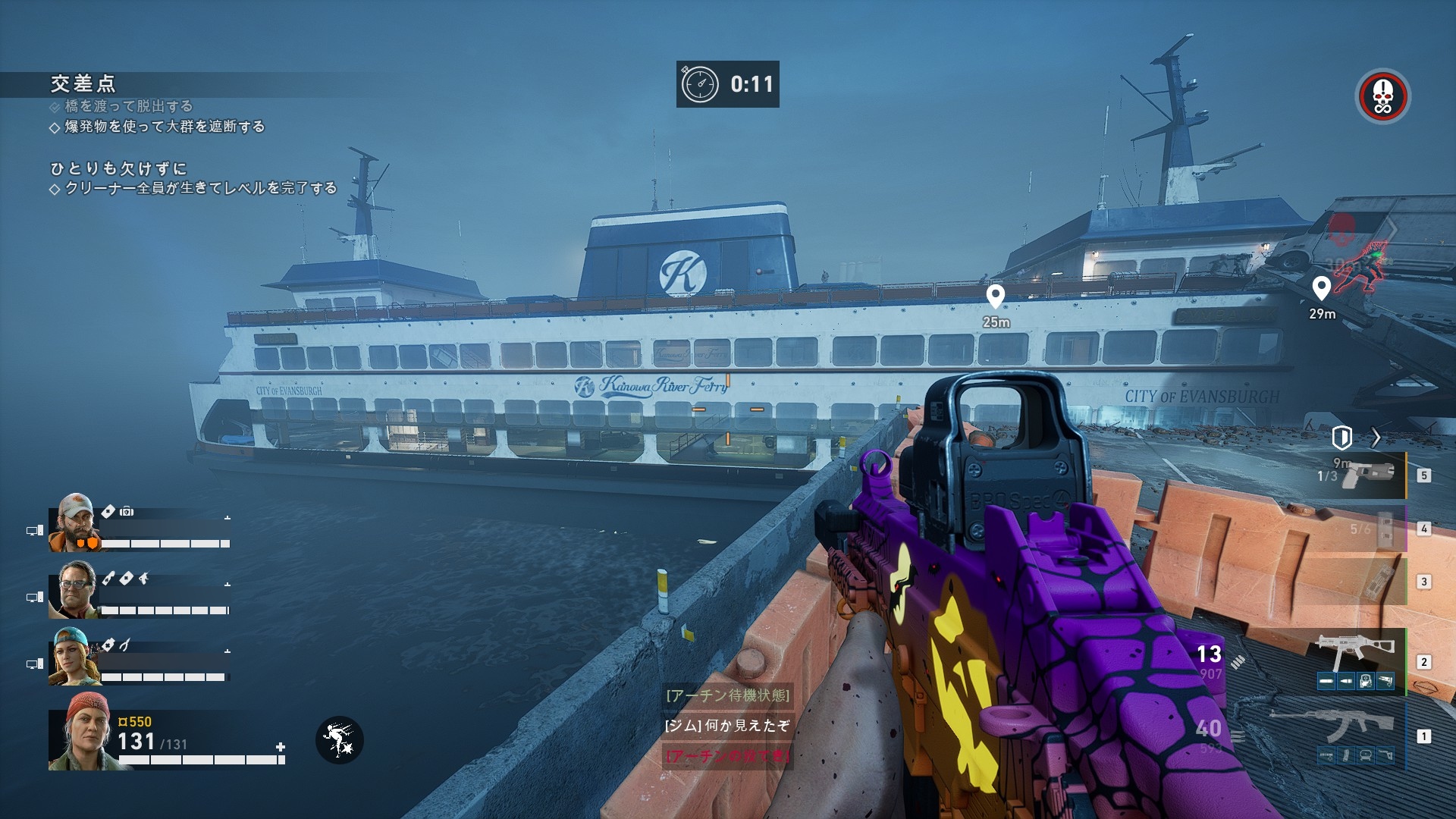1456x819 pixels.
Task: Click the bearded teammate in the white cap
Action: pos(74,522)
